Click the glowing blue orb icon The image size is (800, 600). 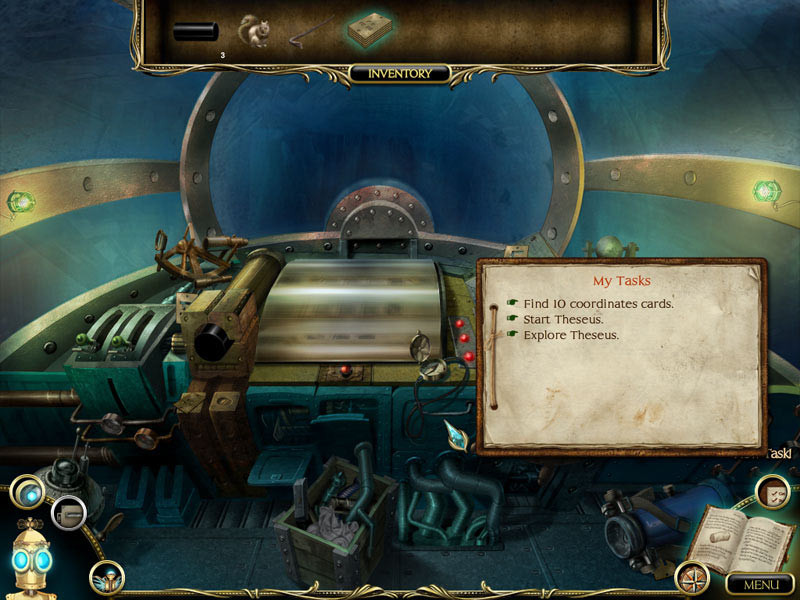click(x=27, y=493)
